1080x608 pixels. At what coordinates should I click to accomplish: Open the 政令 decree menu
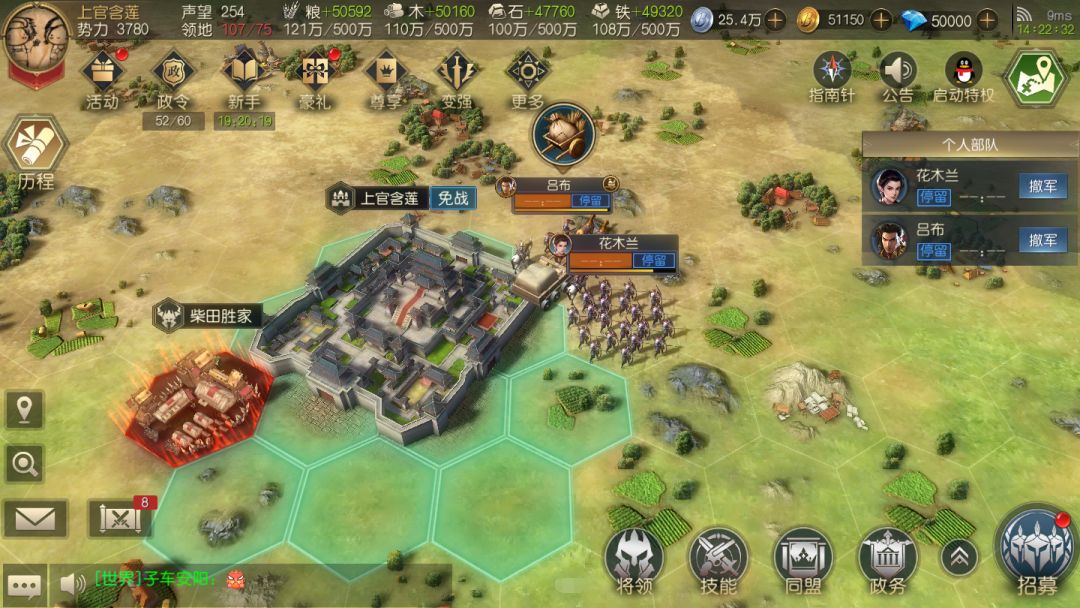pyautogui.click(x=171, y=72)
